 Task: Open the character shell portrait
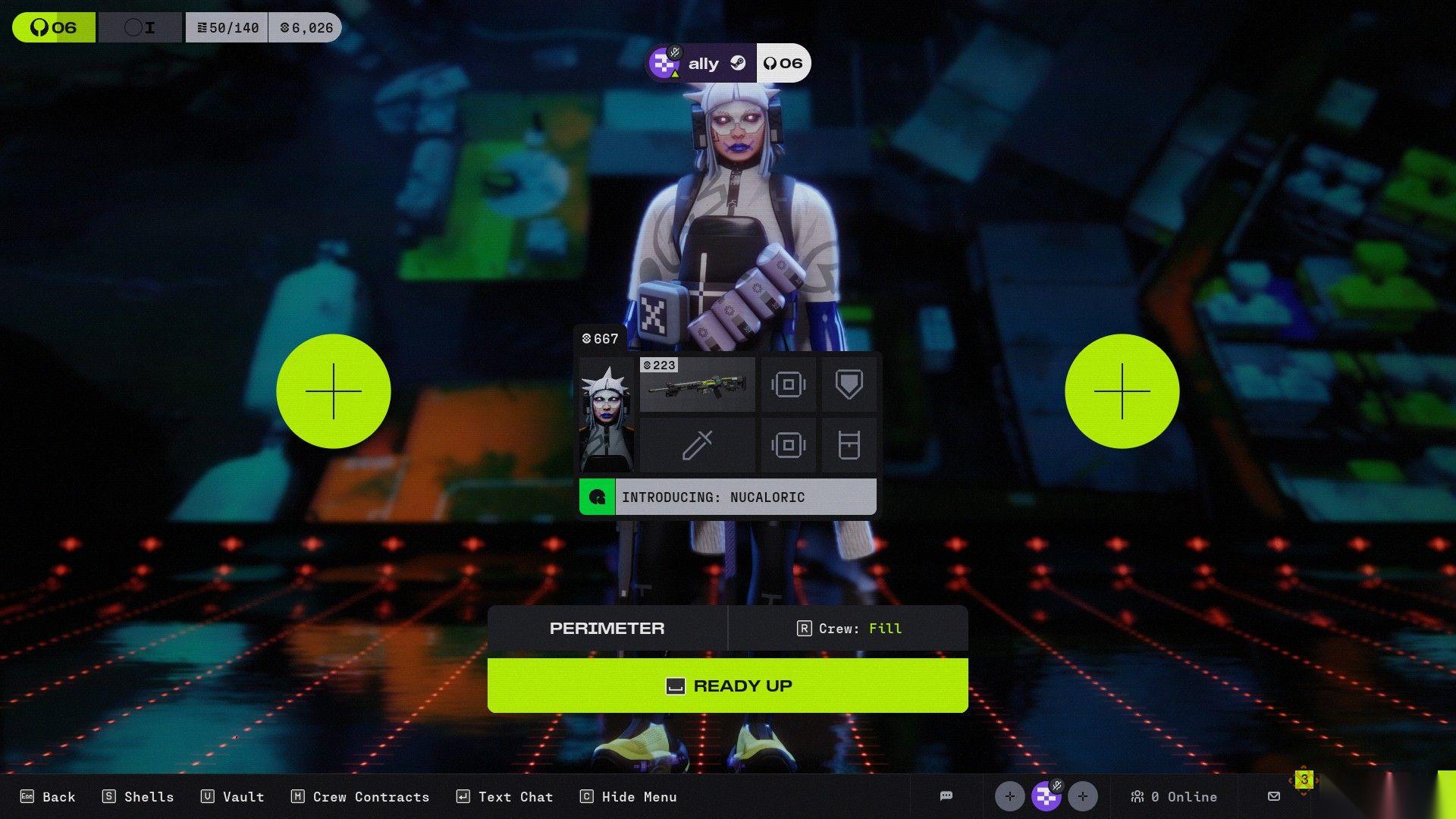(607, 415)
